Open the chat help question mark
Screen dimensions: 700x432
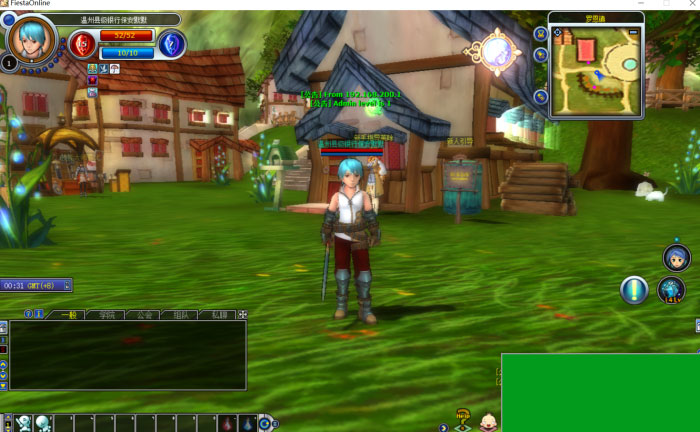coord(28,314)
